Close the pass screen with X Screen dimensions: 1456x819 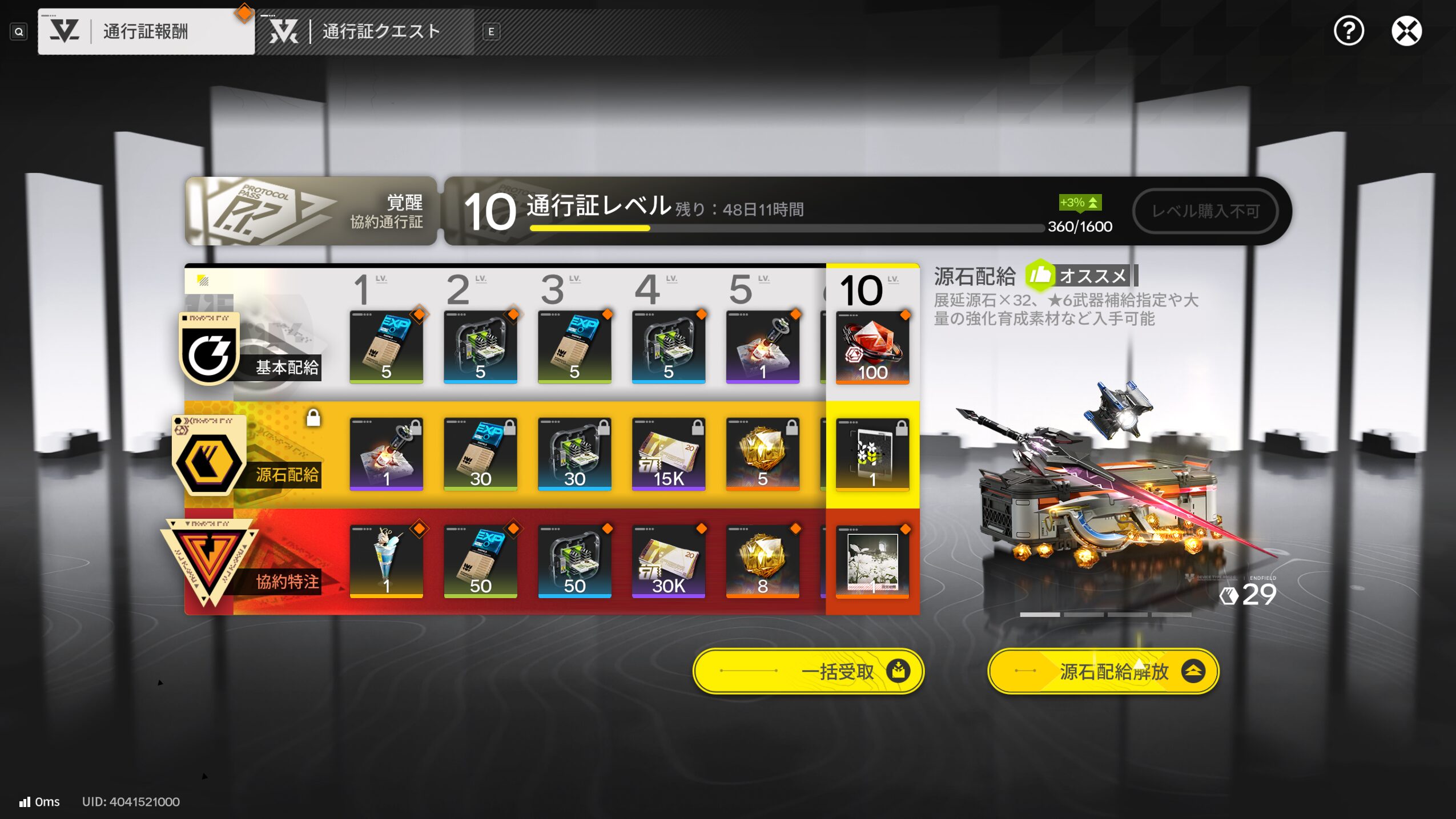pyautogui.click(x=1406, y=31)
